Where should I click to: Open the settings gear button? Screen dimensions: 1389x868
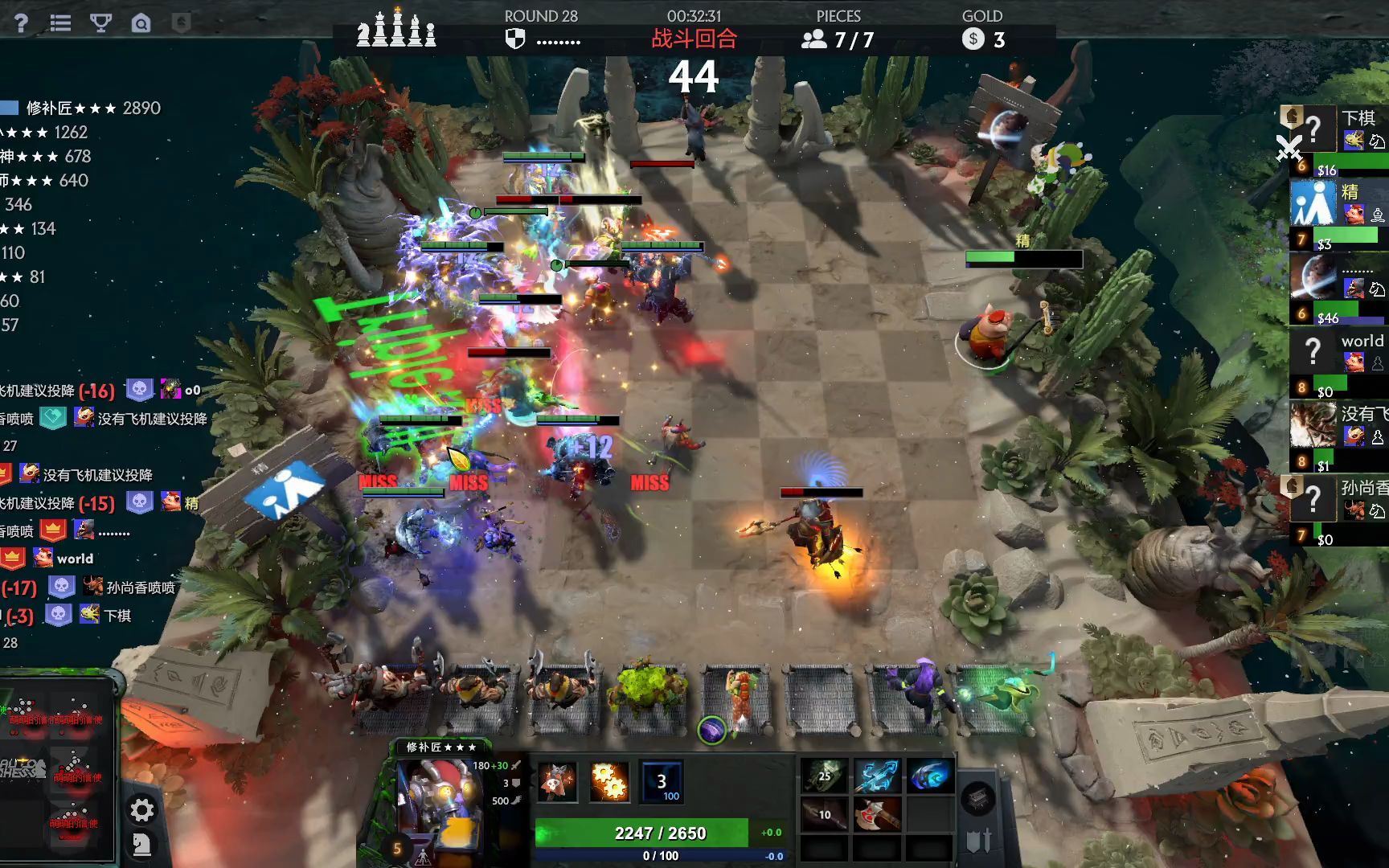click(x=142, y=809)
